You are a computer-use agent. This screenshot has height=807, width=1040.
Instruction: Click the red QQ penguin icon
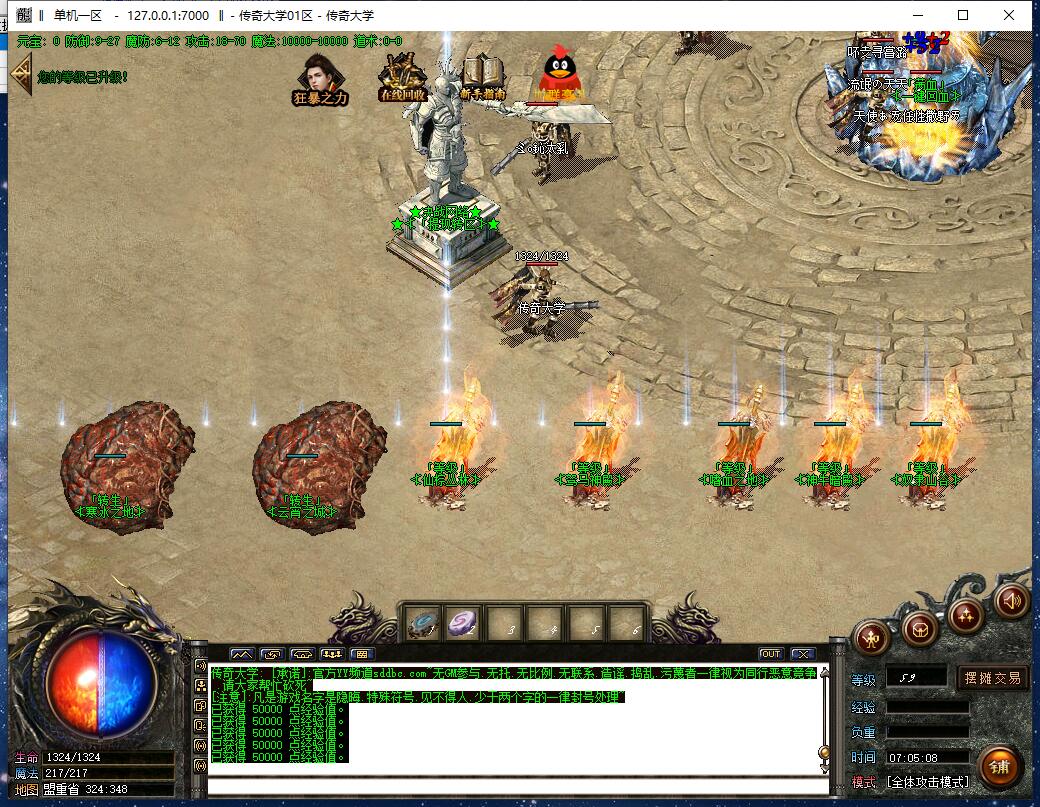point(558,74)
